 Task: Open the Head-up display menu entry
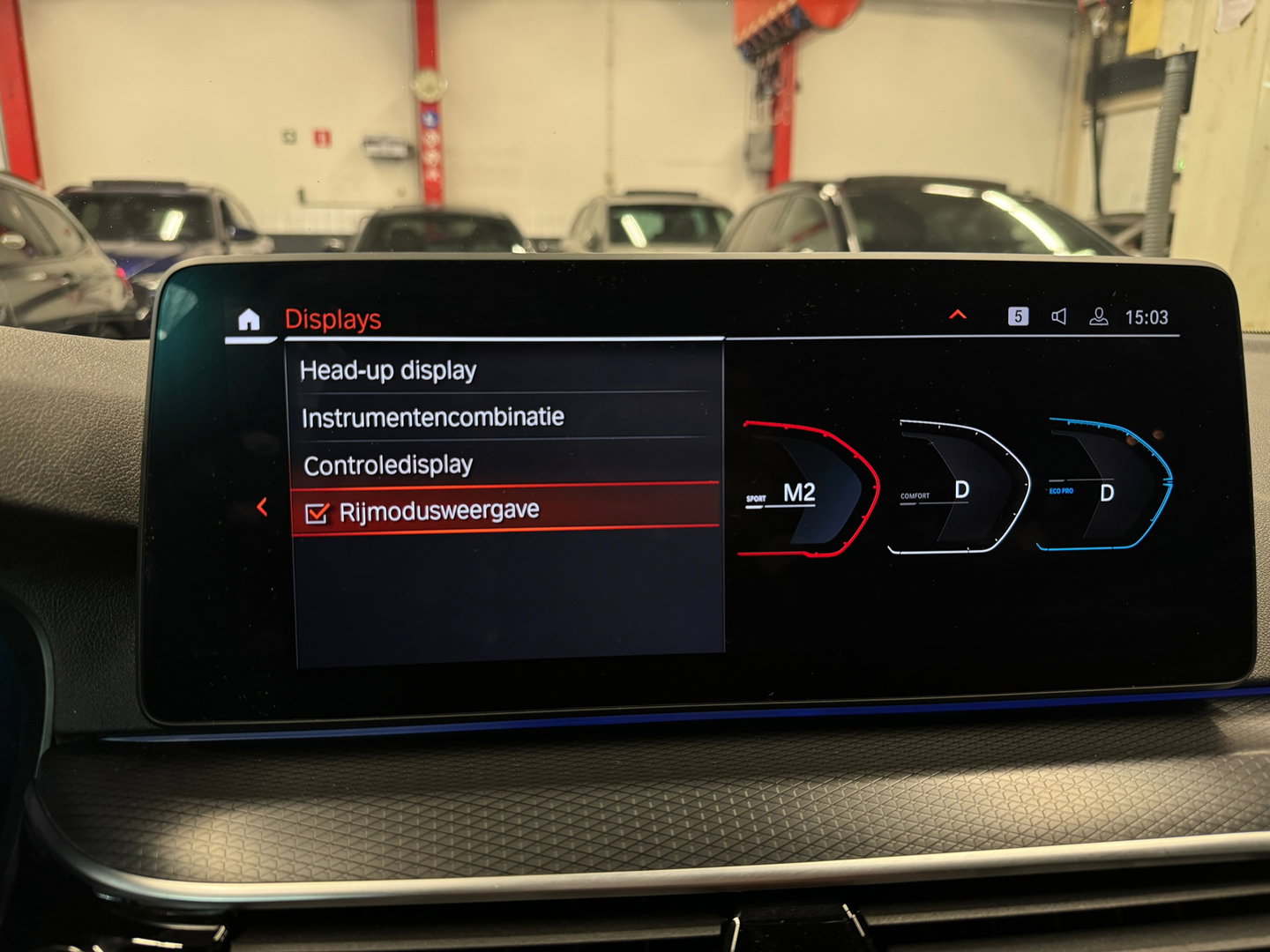pos(388,370)
